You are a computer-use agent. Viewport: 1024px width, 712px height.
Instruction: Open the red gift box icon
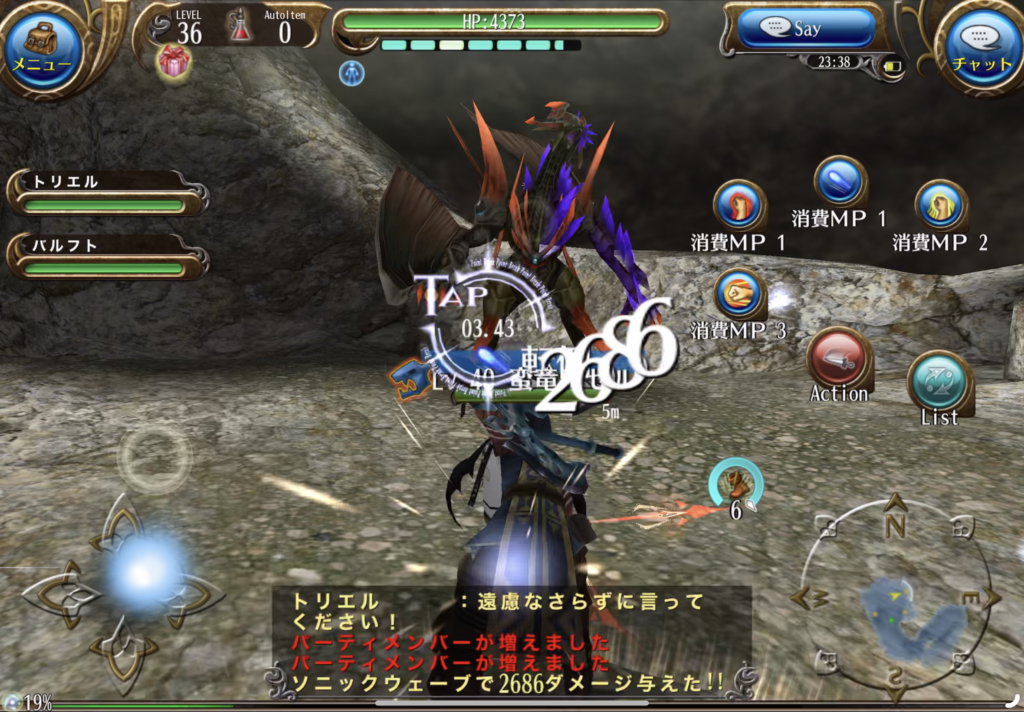pos(174,62)
